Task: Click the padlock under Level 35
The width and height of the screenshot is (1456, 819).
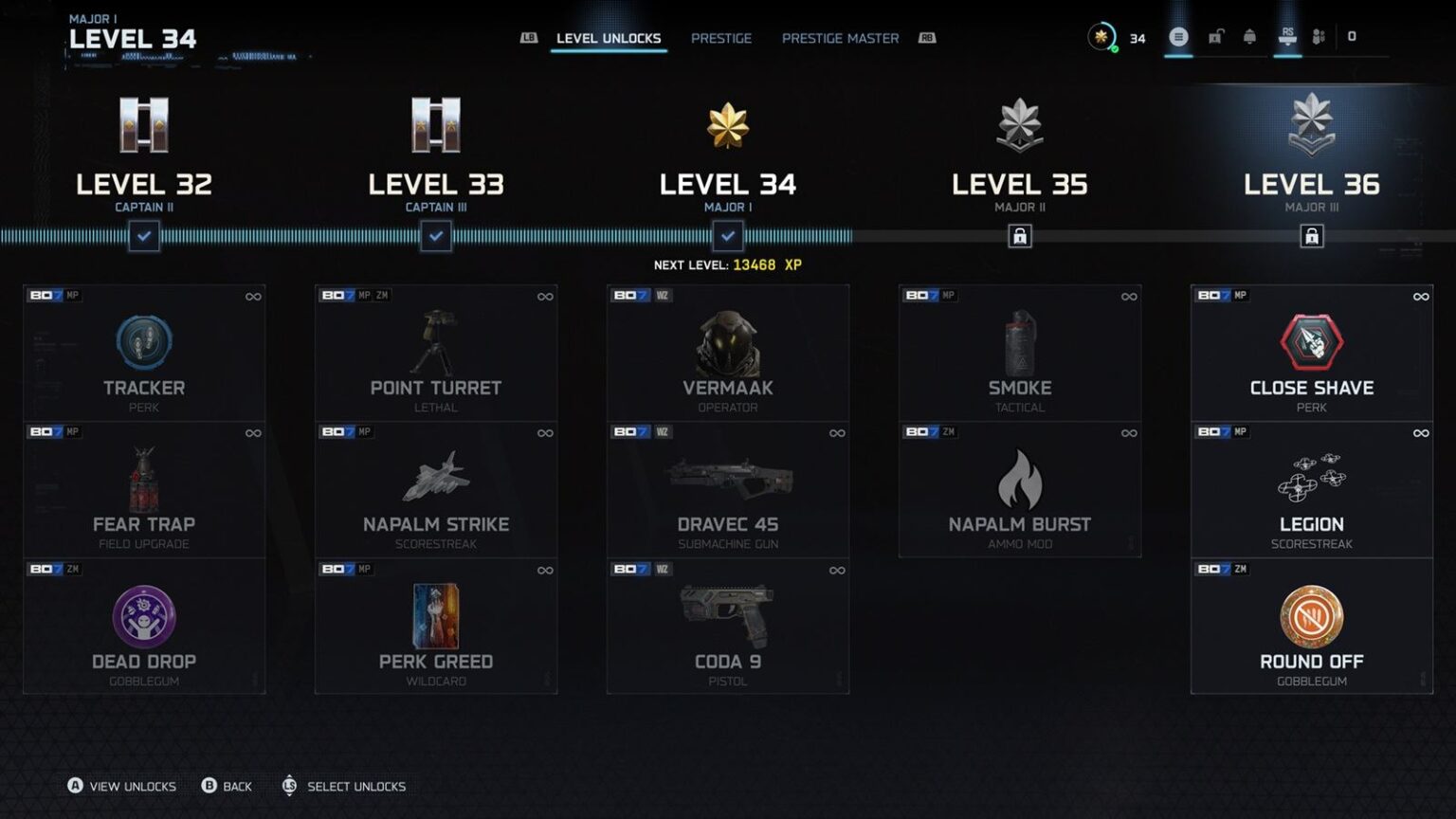Action: pyautogui.click(x=1020, y=236)
